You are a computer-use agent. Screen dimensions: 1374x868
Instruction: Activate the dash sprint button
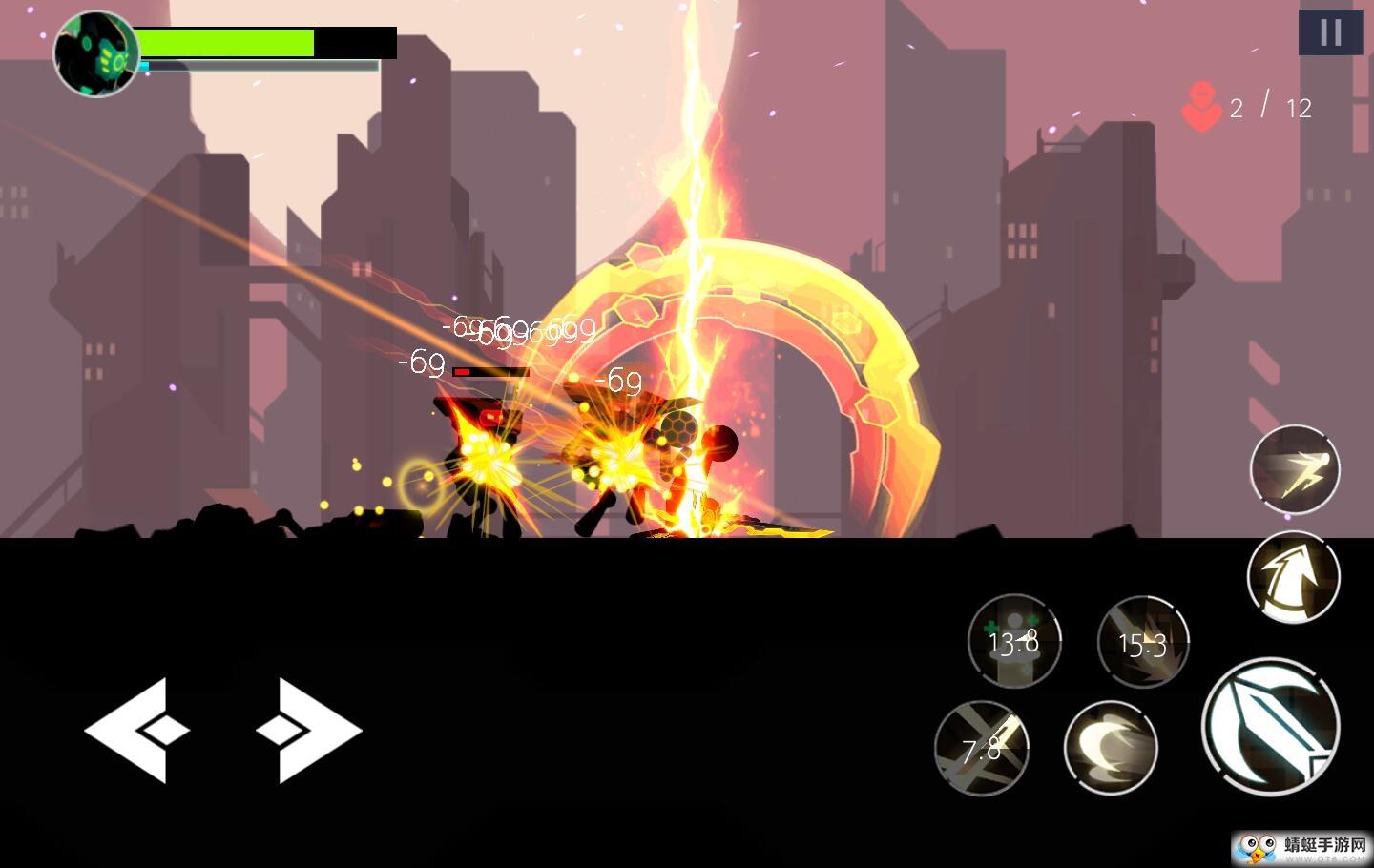1295,469
